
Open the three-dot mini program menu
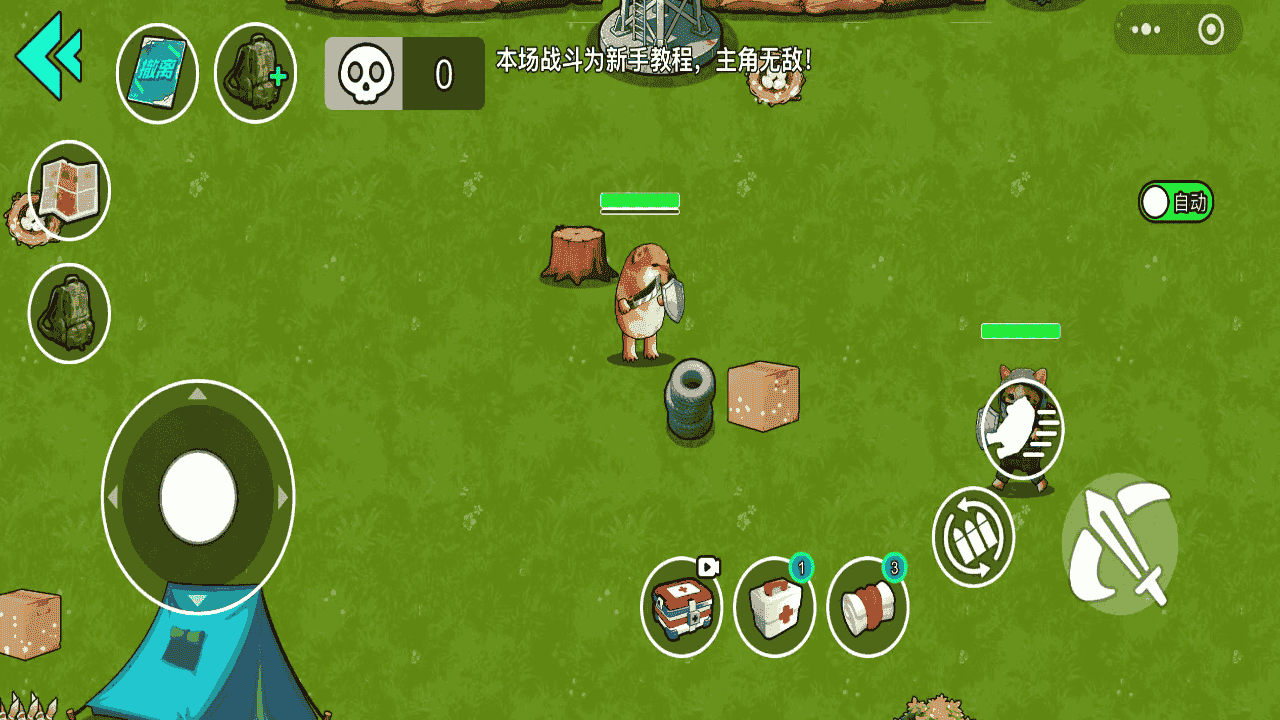(x=1146, y=30)
